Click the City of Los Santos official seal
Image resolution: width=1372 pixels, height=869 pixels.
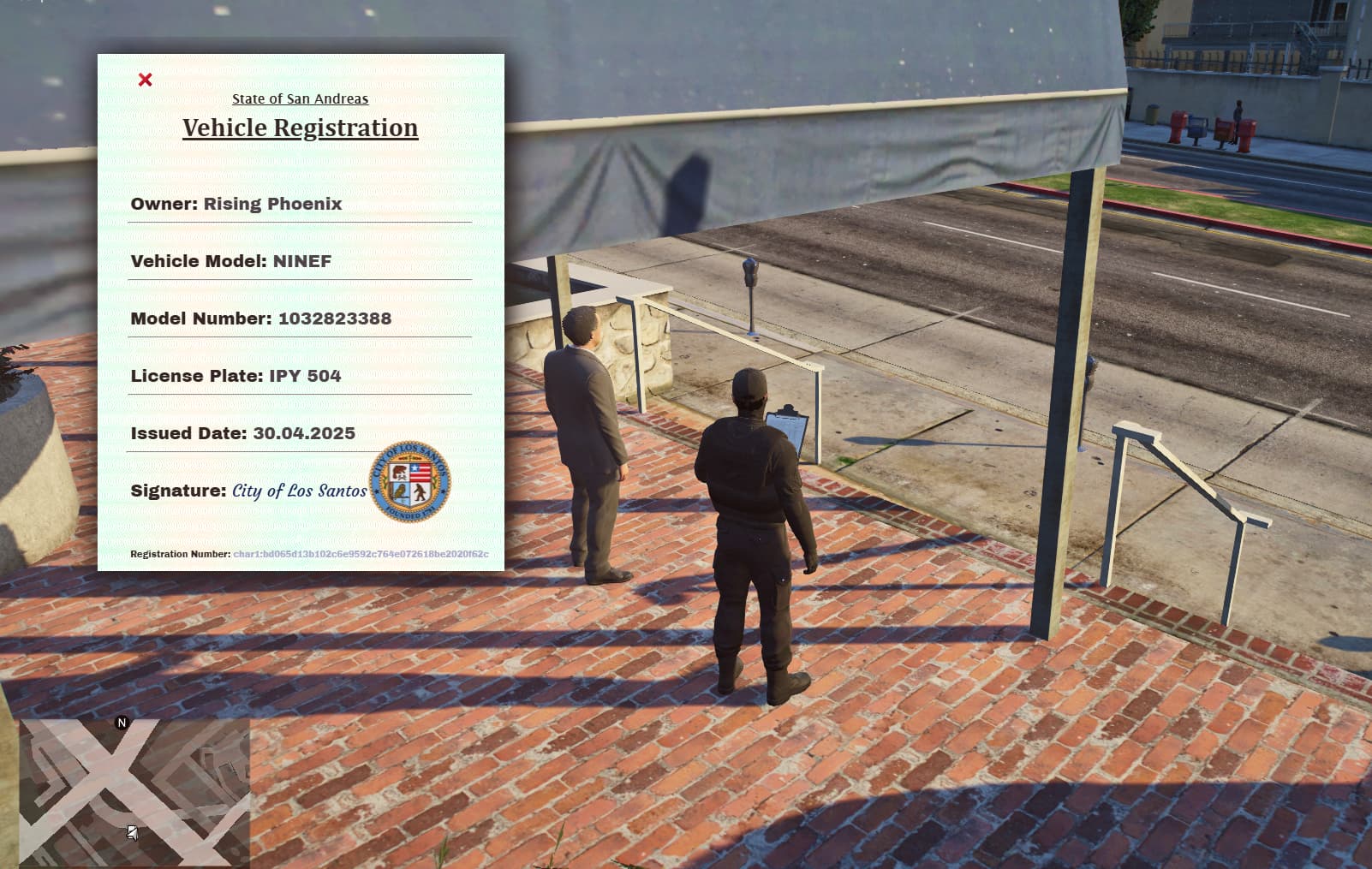point(412,481)
